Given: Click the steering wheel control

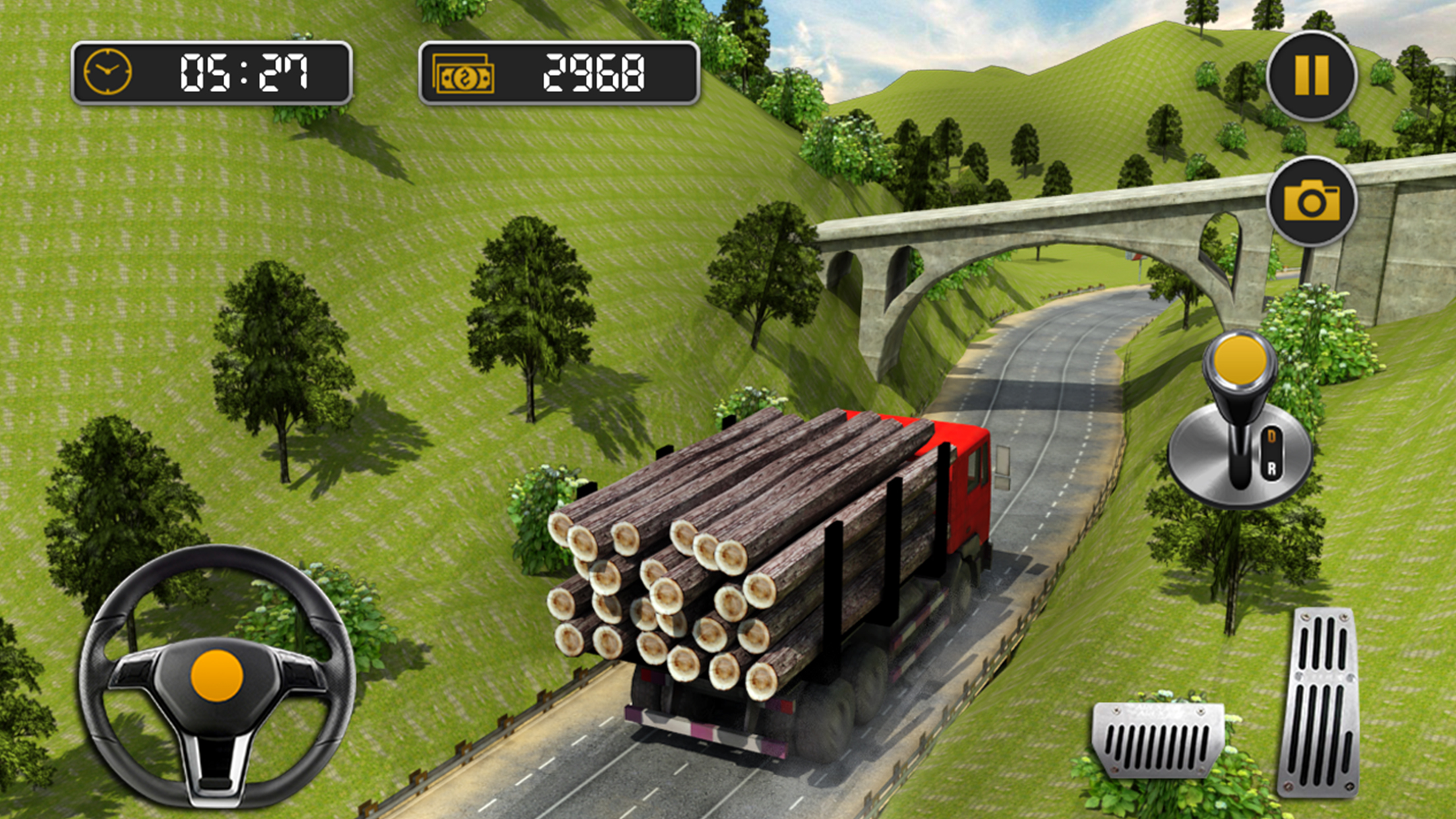Looking at the screenshot, I should click(217, 676).
